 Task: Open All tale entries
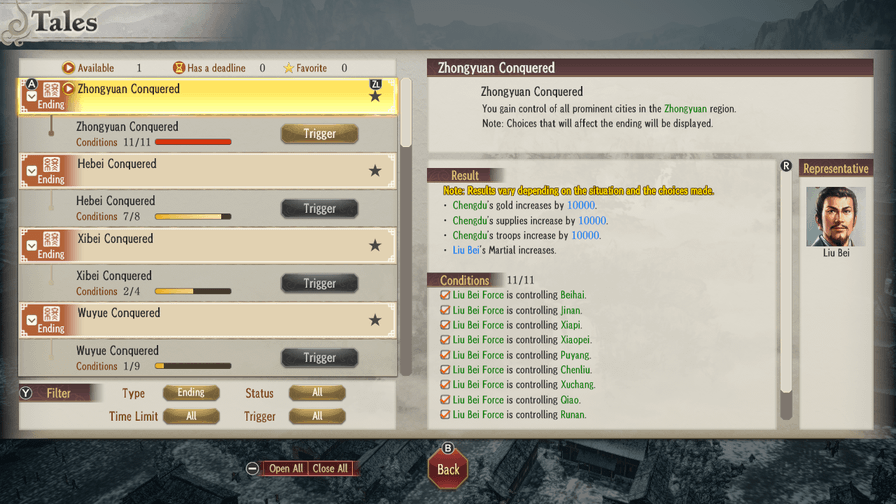click(x=286, y=468)
